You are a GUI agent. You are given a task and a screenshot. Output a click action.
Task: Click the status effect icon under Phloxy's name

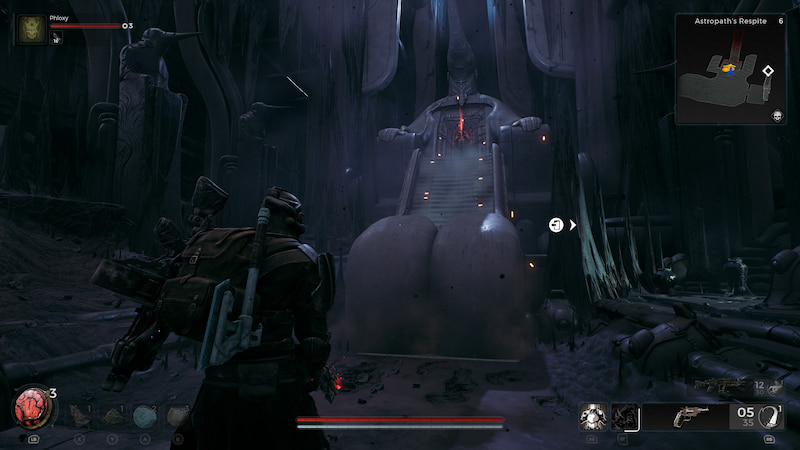click(x=56, y=39)
